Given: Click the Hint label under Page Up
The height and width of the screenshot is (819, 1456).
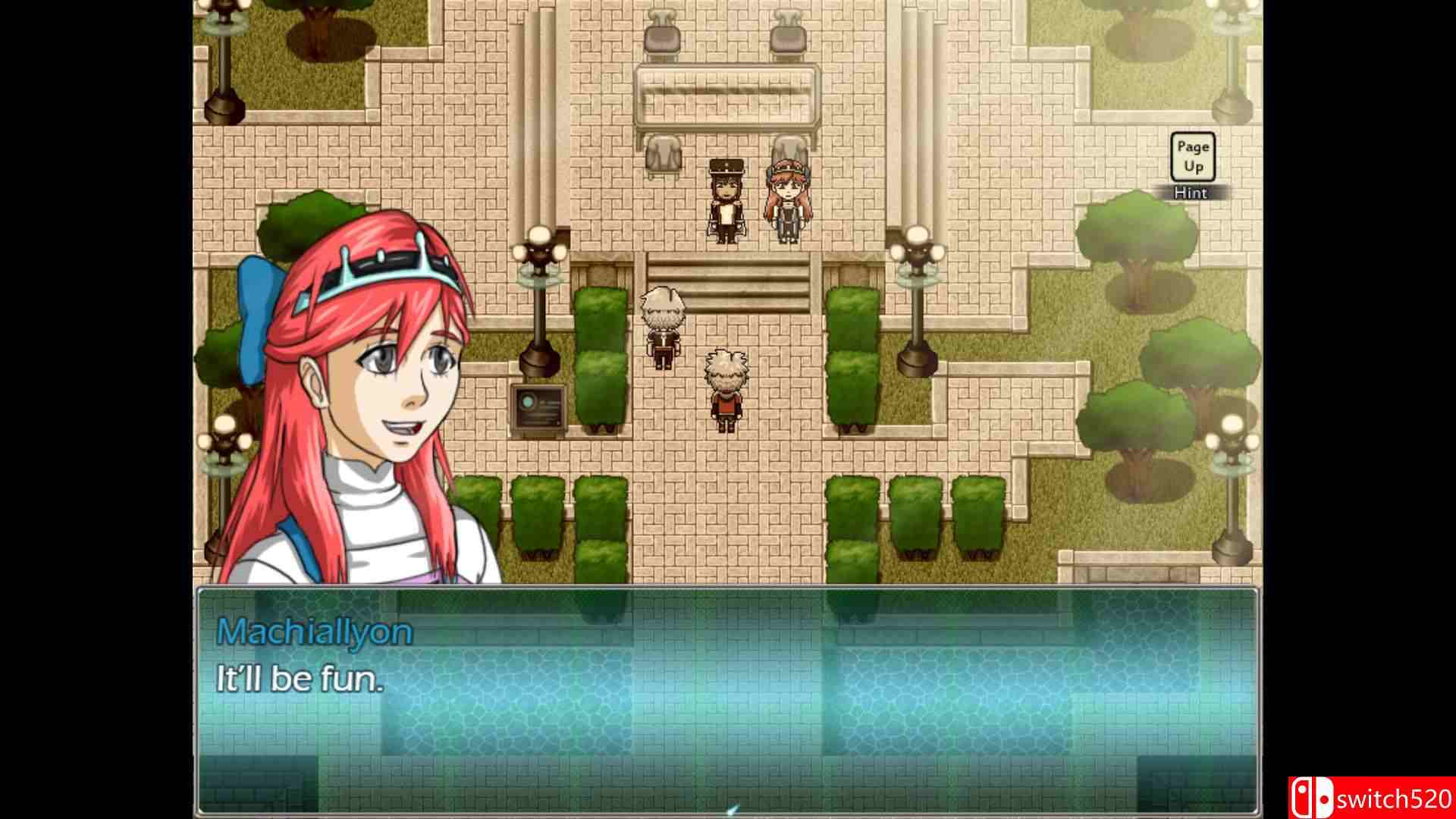Looking at the screenshot, I should [1192, 193].
